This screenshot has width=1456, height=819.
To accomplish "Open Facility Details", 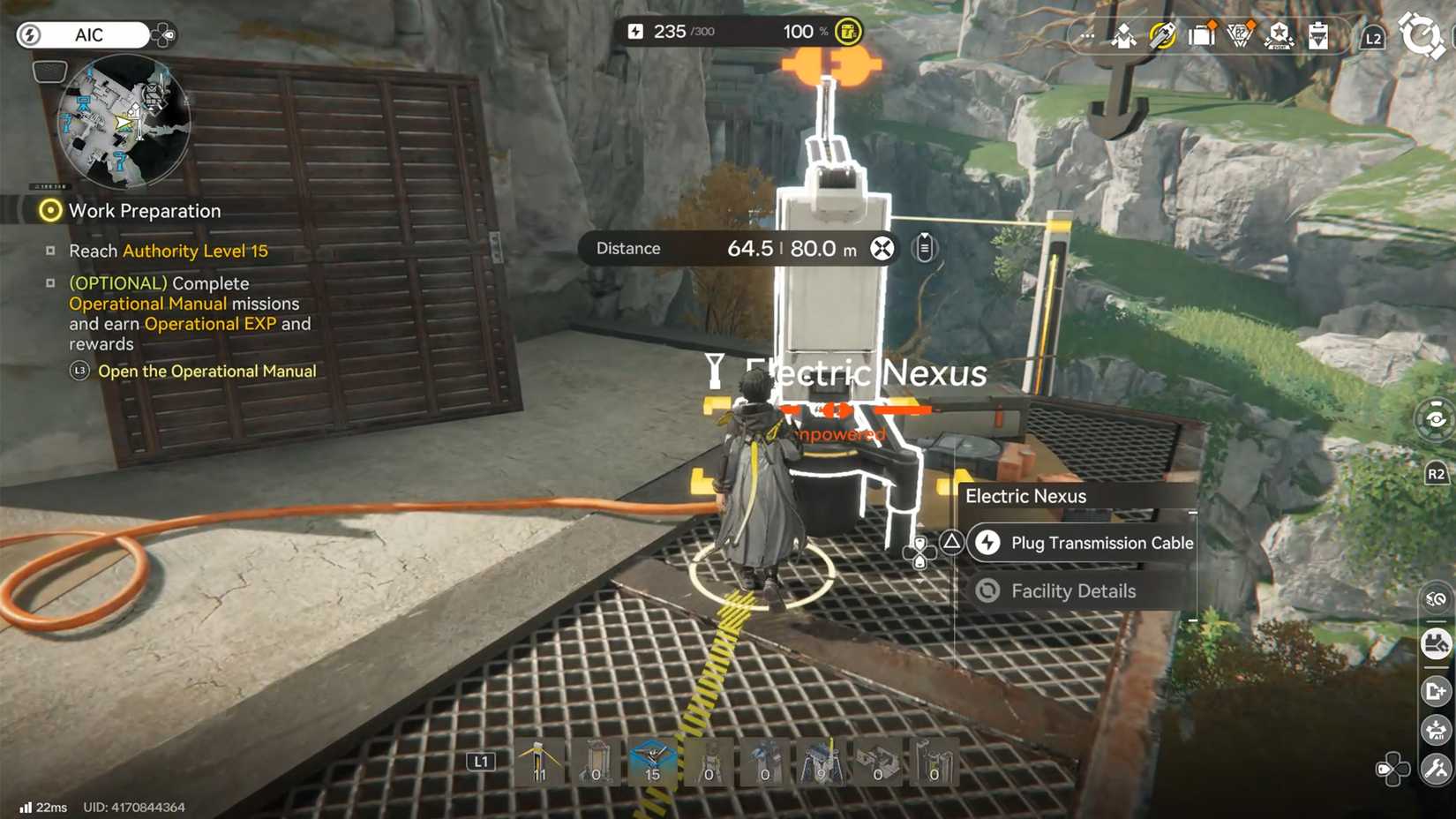I will [x=1073, y=591].
